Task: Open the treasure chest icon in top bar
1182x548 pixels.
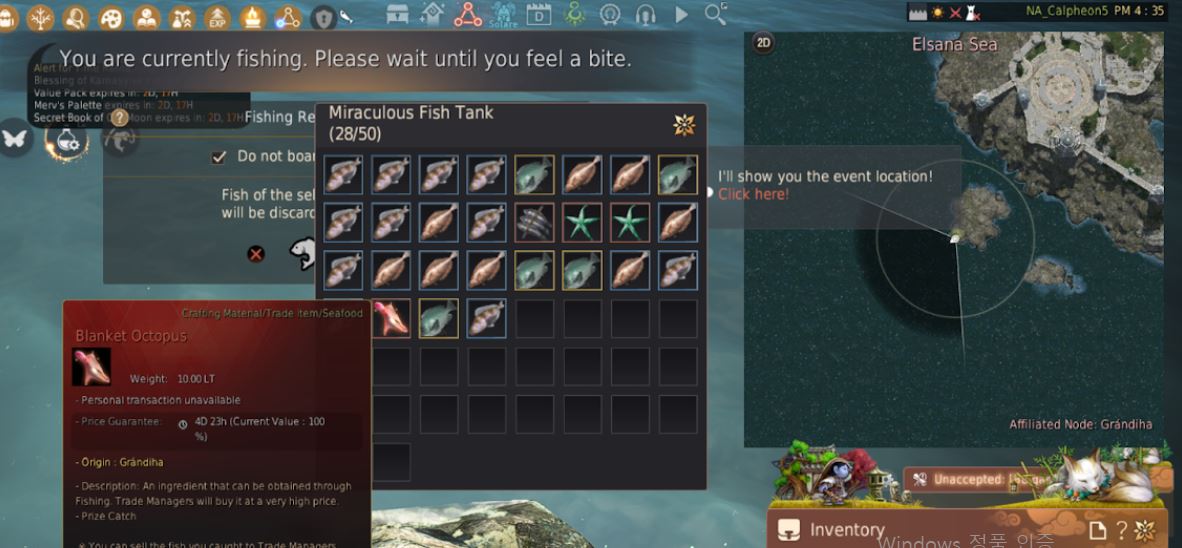Action: pyautogui.click(x=398, y=15)
